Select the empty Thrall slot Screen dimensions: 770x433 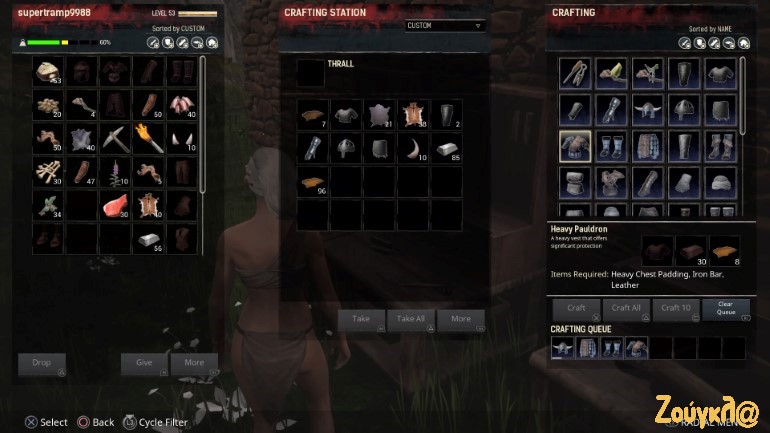(x=310, y=74)
